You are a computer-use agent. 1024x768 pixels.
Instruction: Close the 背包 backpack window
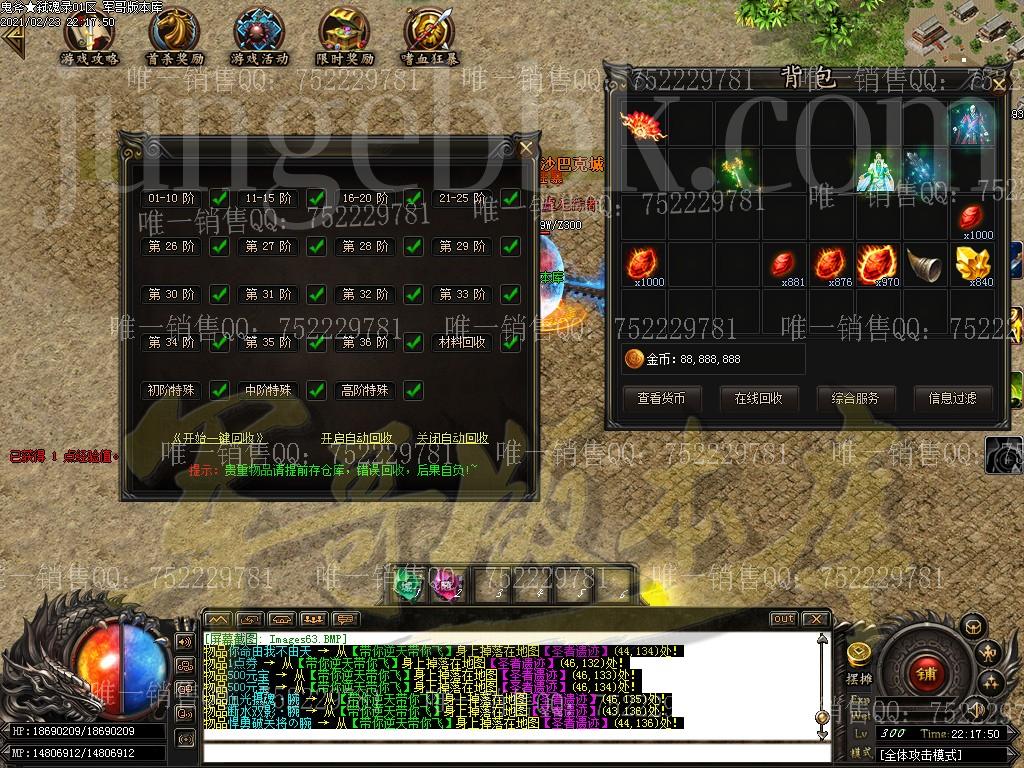tap(997, 85)
